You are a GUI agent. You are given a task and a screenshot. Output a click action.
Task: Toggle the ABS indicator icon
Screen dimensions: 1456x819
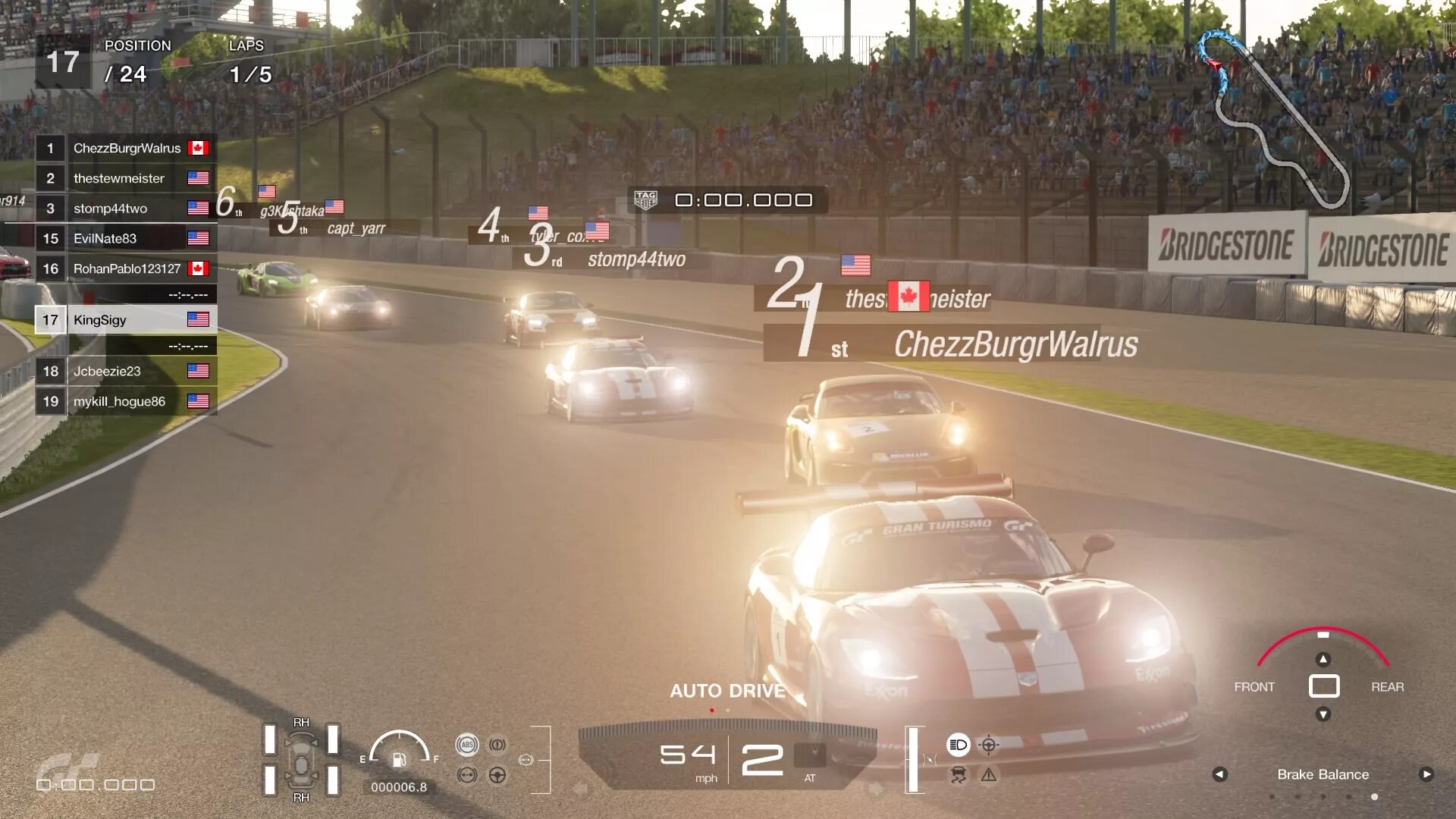(x=467, y=745)
